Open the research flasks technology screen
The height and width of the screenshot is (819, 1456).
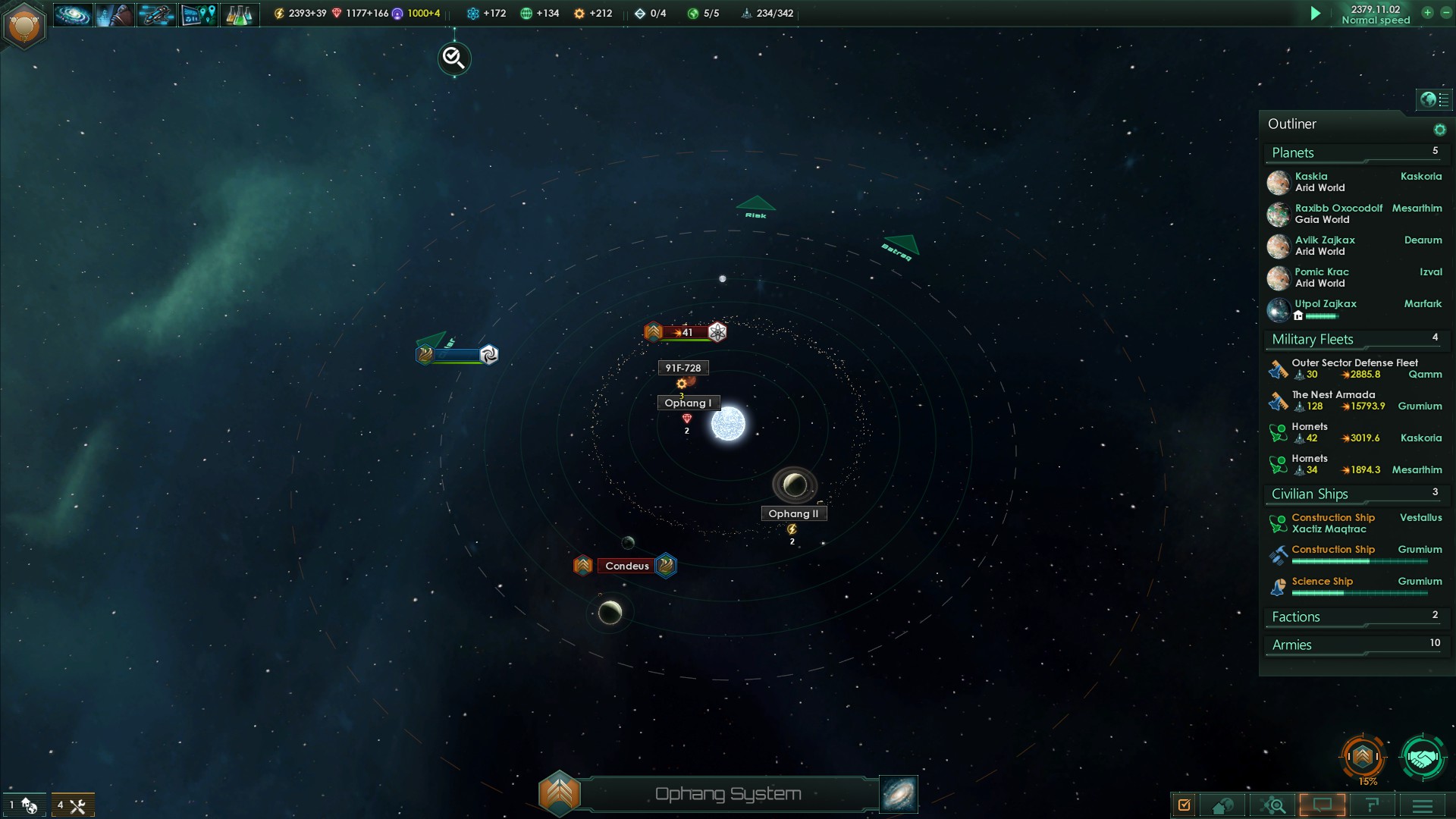point(239,14)
